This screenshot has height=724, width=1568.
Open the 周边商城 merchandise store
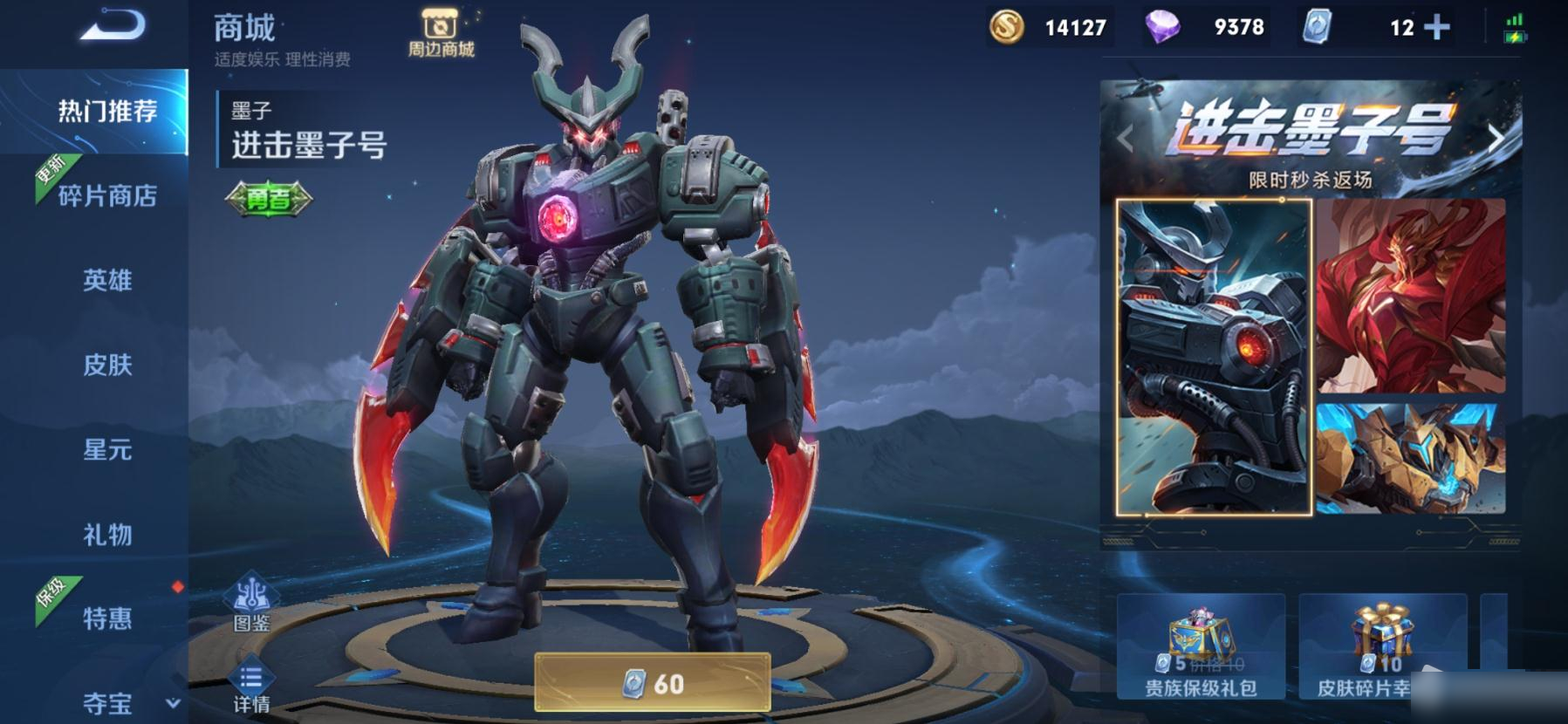441,33
